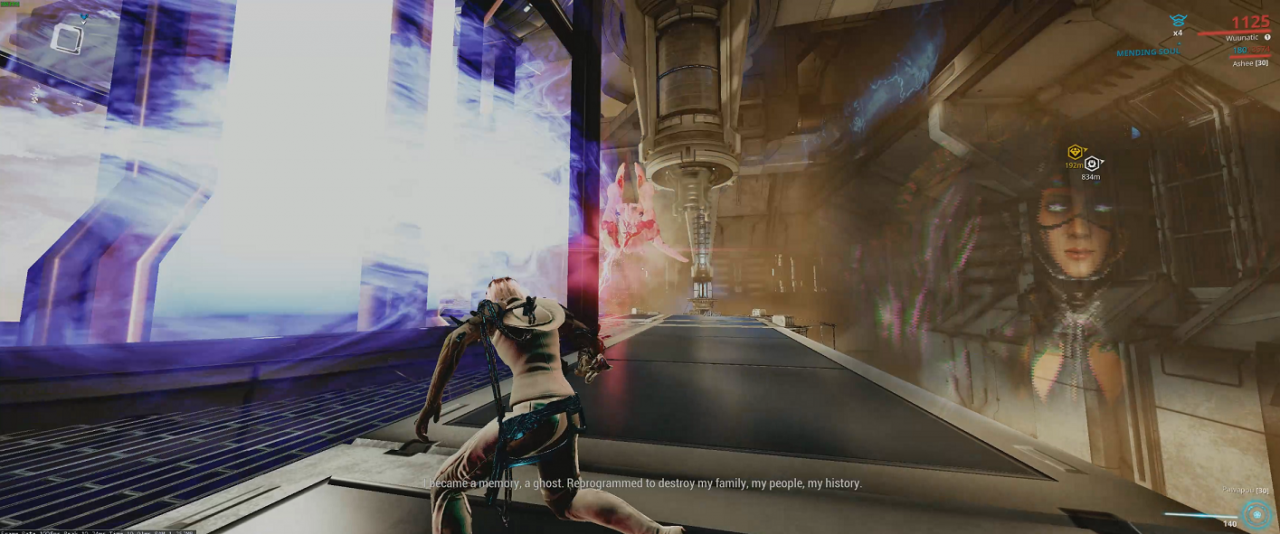Select squad member Wuunatic's name
This screenshot has width=1280, height=534.
click(x=1245, y=38)
